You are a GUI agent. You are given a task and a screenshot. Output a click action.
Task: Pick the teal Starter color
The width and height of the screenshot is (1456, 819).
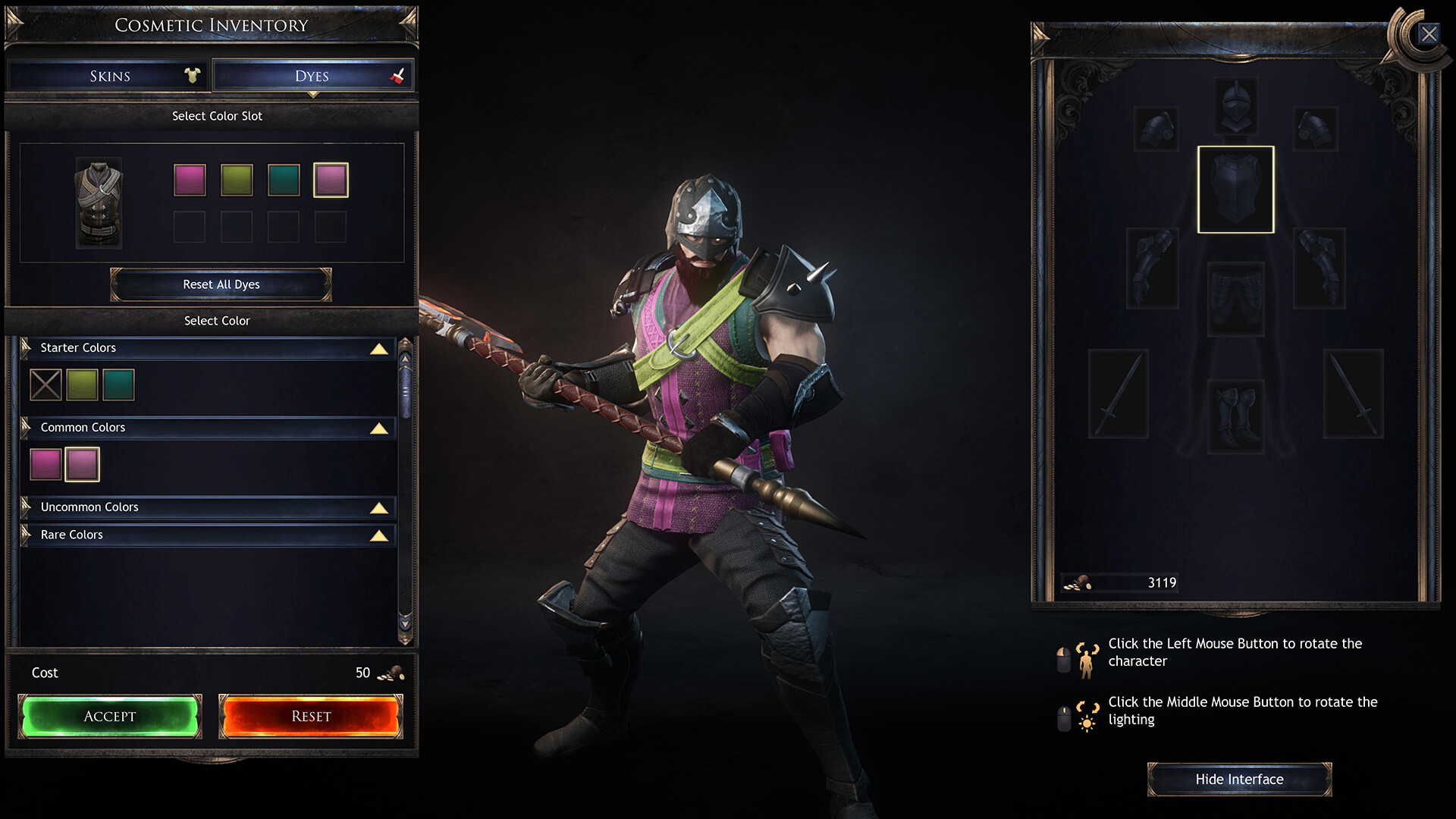(x=118, y=384)
